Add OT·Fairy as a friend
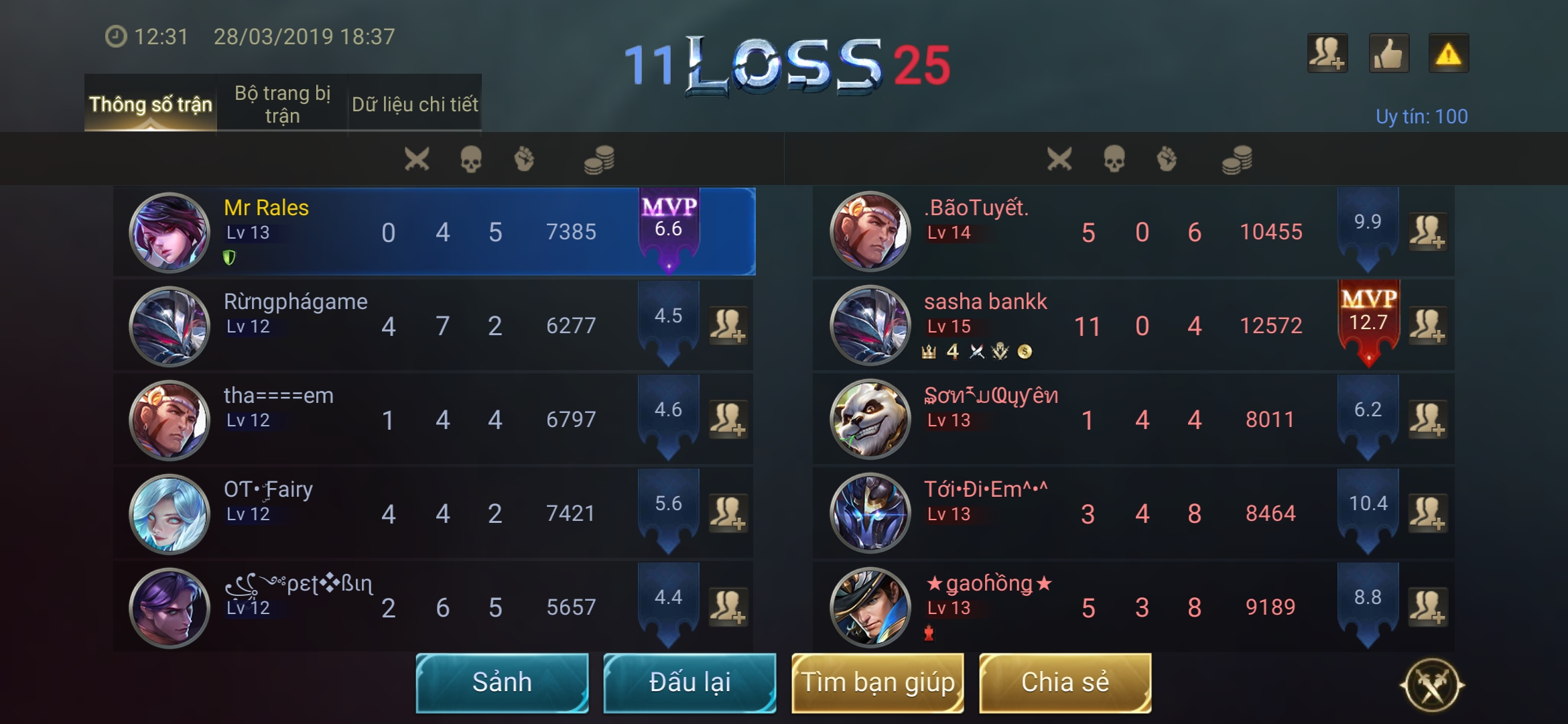Viewport: 1568px width, 724px height. point(728,514)
